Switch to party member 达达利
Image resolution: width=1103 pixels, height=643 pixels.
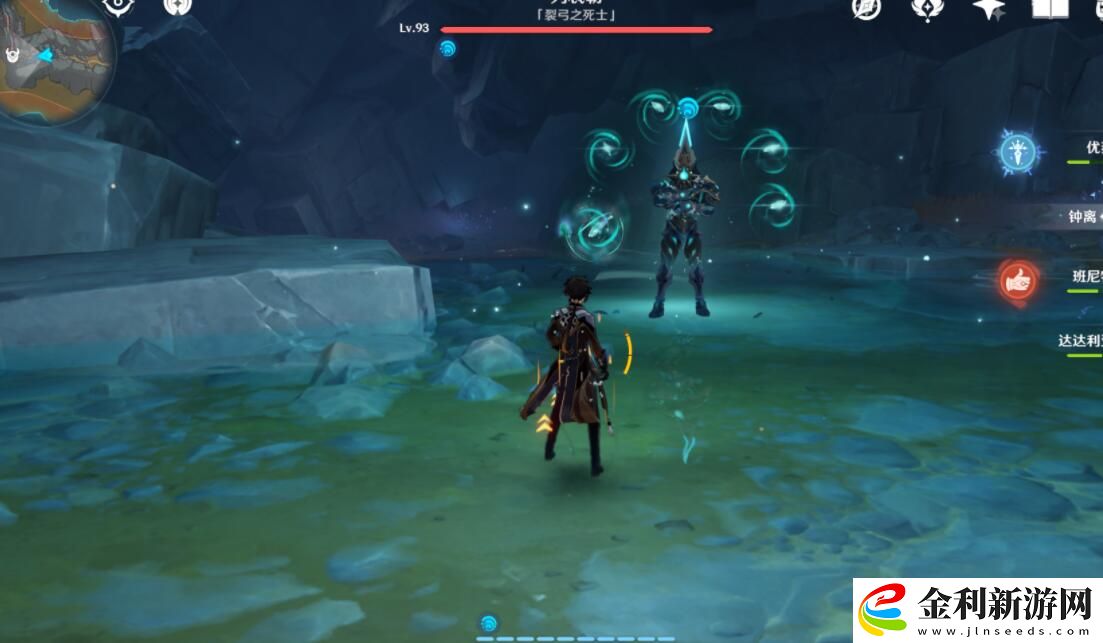tap(1080, 340)
